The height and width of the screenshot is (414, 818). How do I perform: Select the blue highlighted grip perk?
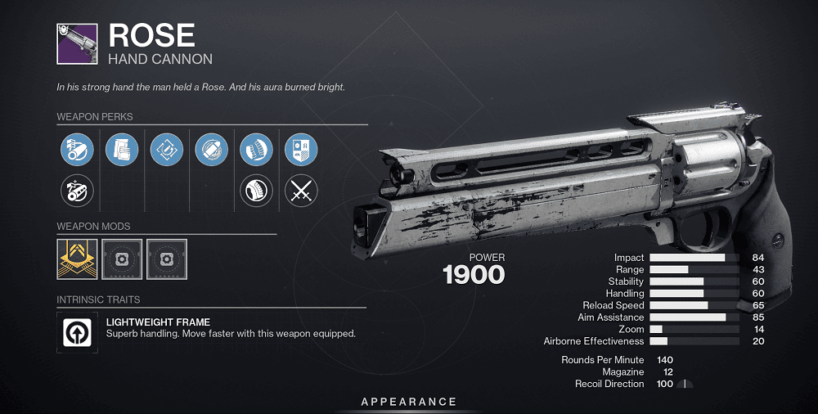(x=256, y=150)
